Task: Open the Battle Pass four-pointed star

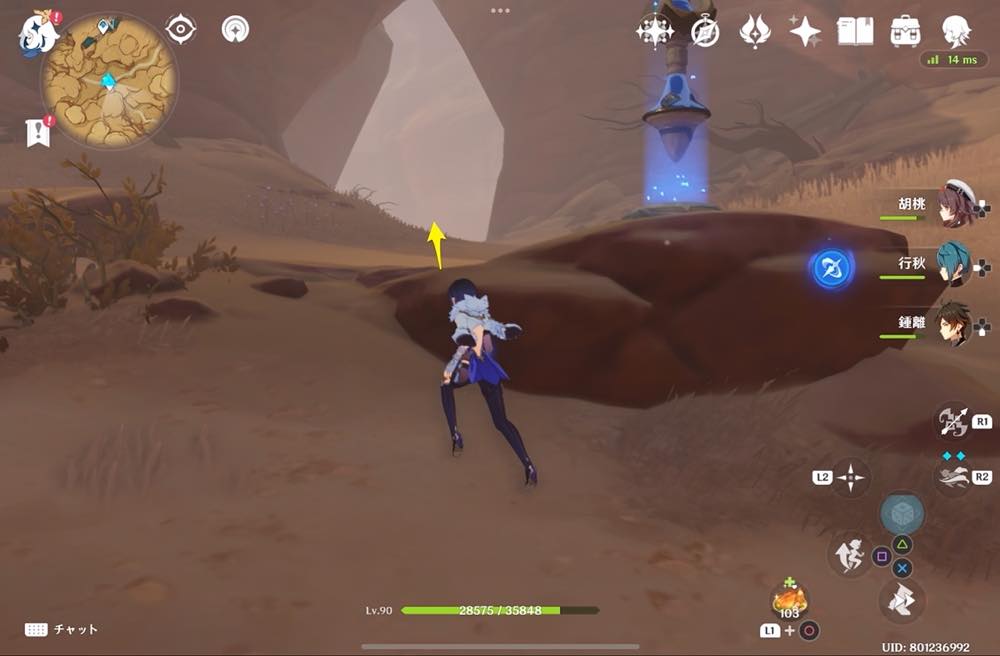Action: [804, 32]
